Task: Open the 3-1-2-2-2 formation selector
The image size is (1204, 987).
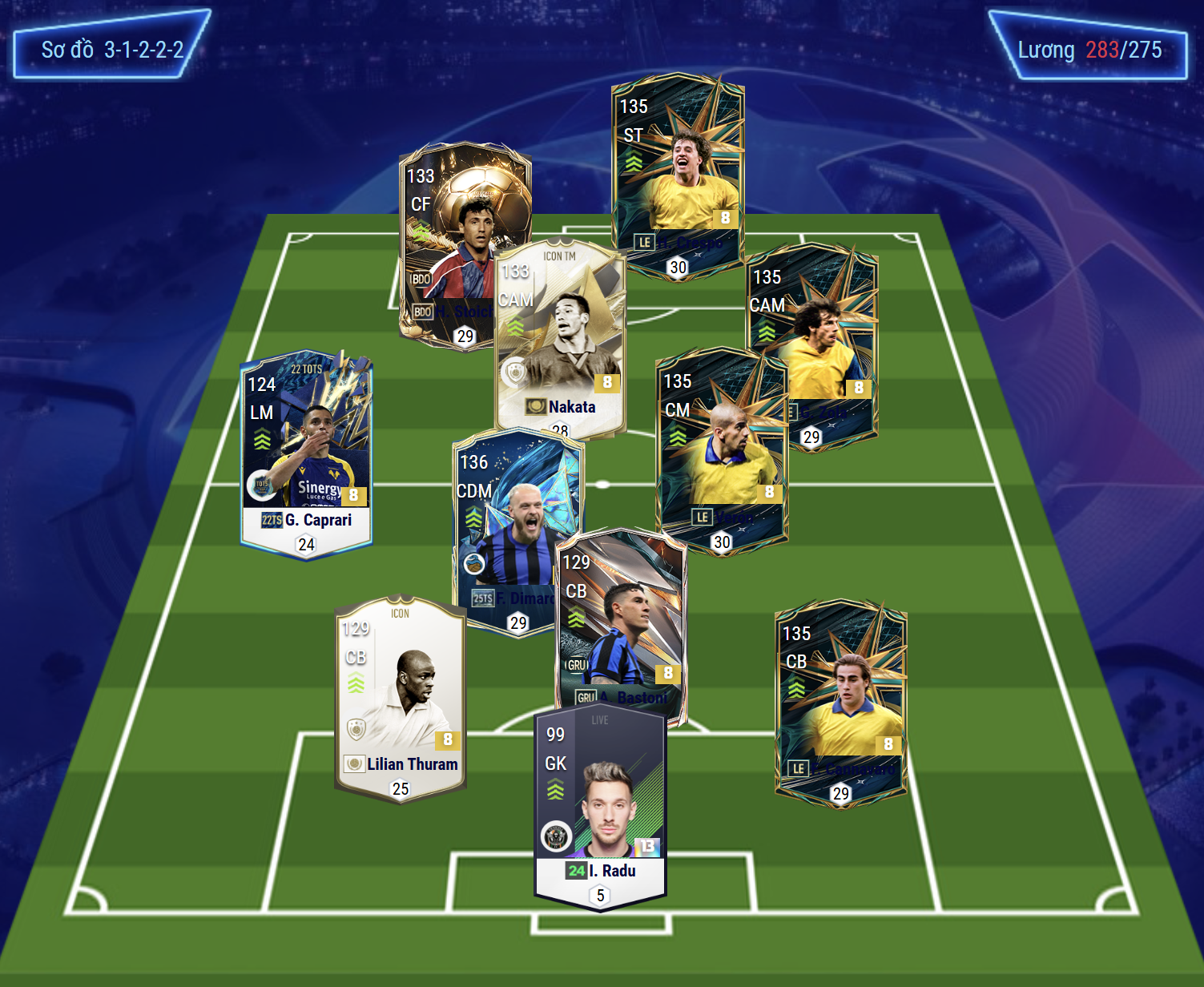Action: 112,50
